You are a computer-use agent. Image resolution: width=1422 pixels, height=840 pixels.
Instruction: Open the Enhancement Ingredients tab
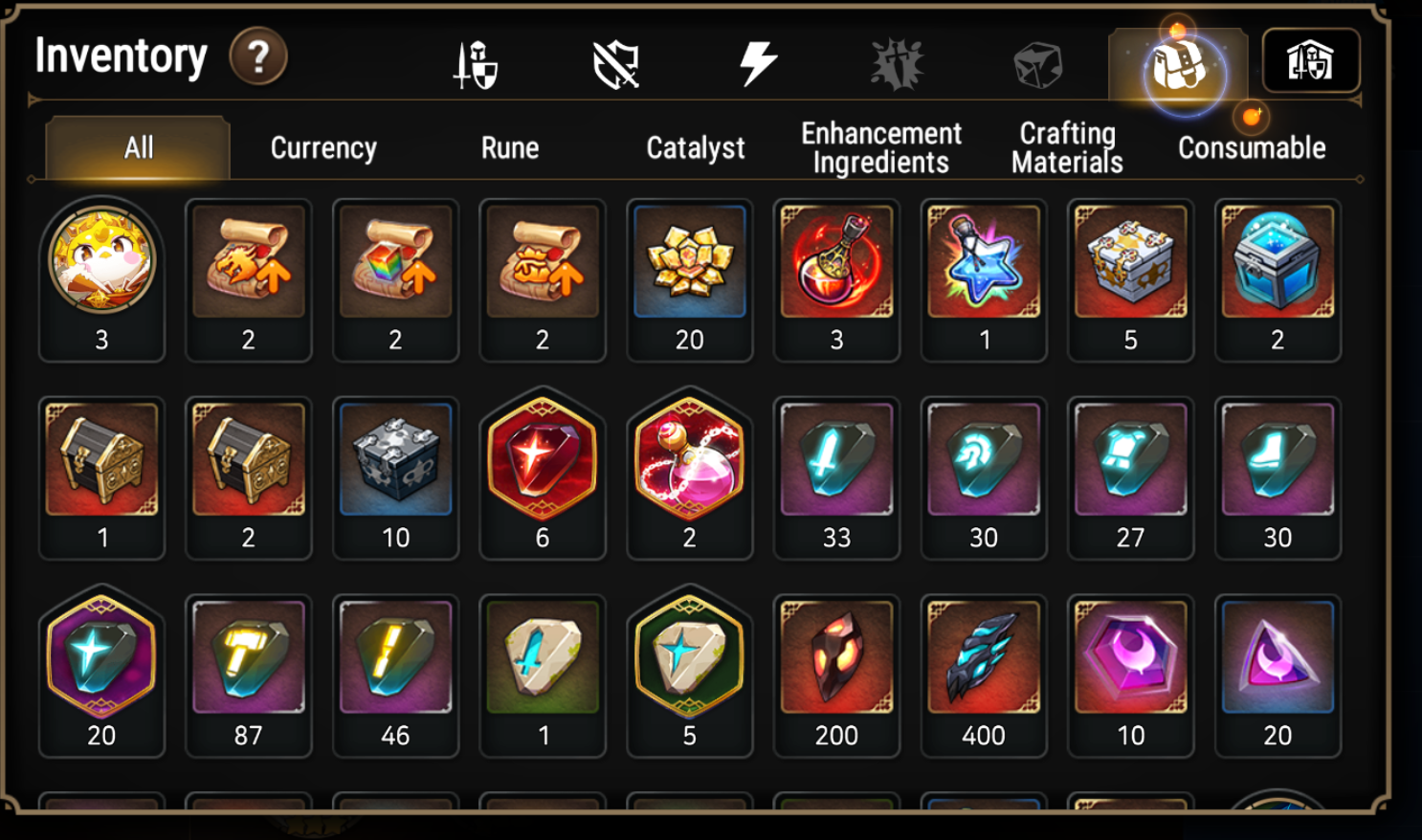click(880, 147)
